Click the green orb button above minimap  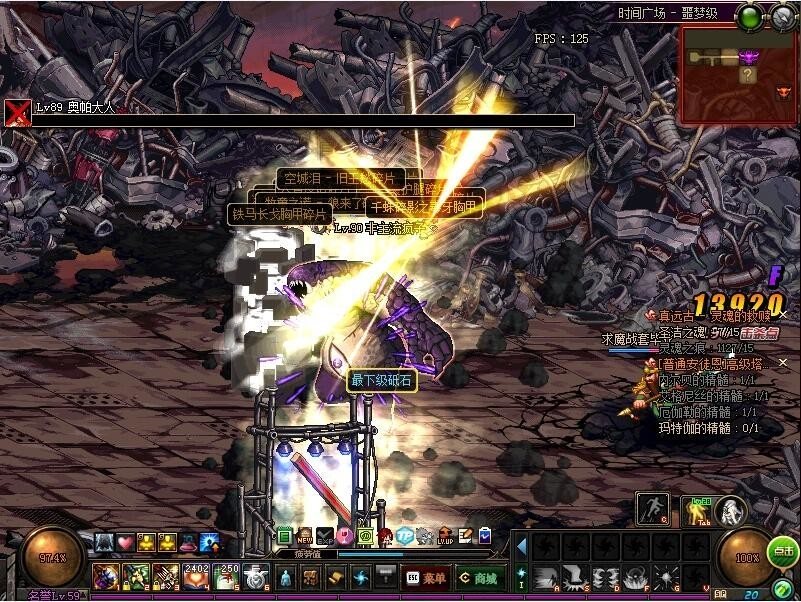[748, 16]
